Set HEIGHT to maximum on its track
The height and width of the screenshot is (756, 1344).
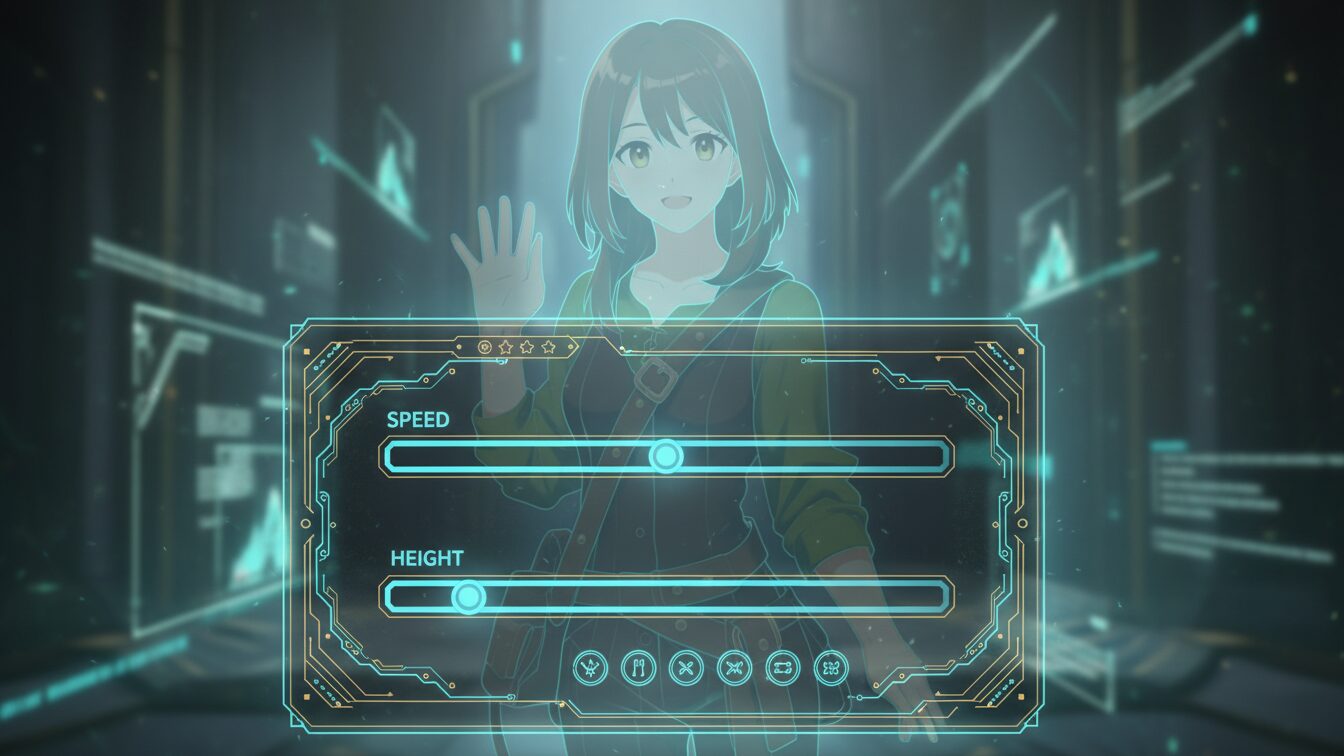(941, 598)
